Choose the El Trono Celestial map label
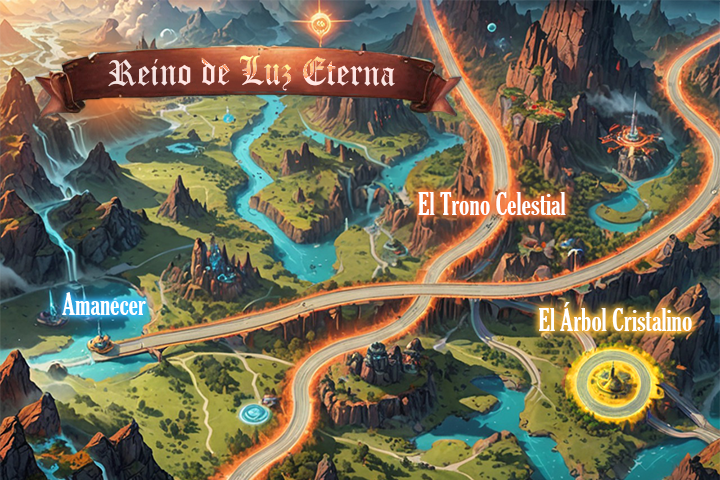This screenshot has height=480, width=720. [492, 207]
